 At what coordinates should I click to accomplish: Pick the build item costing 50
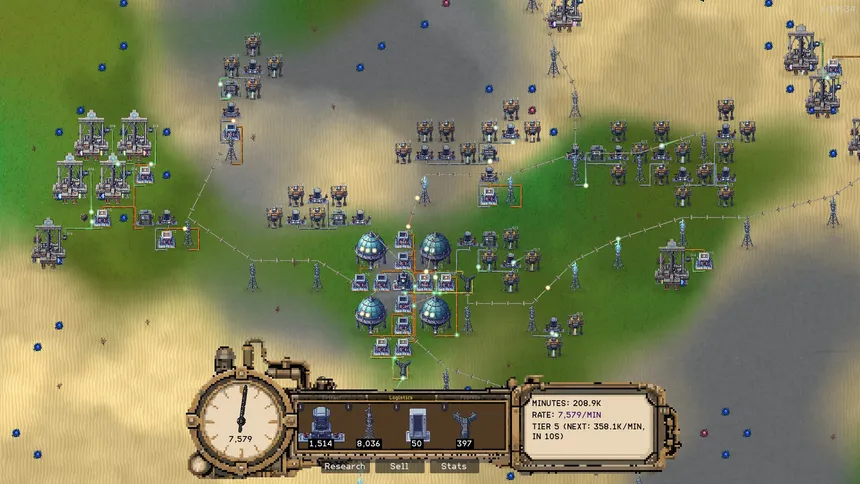tap(415, 424)
